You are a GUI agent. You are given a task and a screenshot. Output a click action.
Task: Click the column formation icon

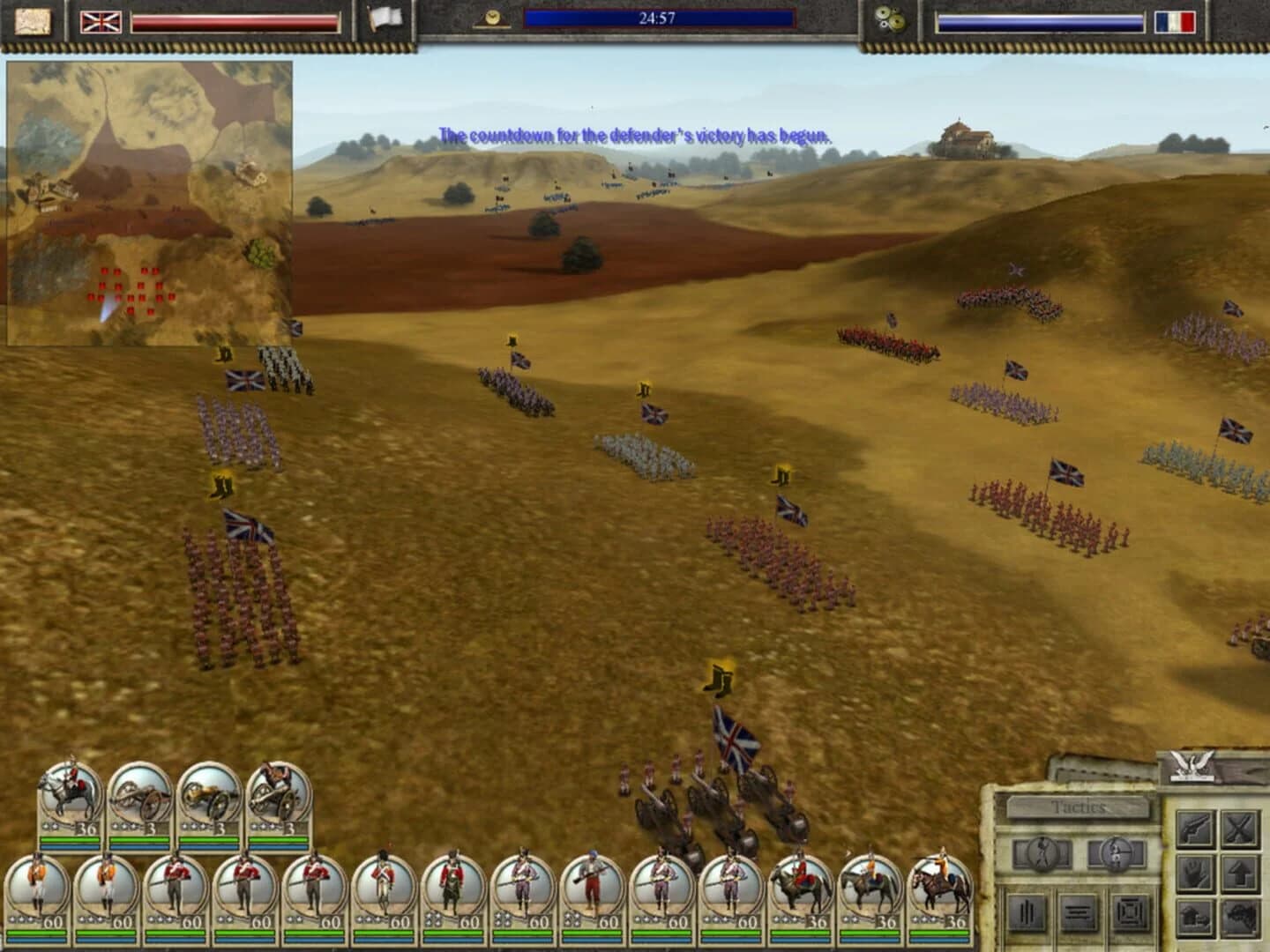(1026, 912)
